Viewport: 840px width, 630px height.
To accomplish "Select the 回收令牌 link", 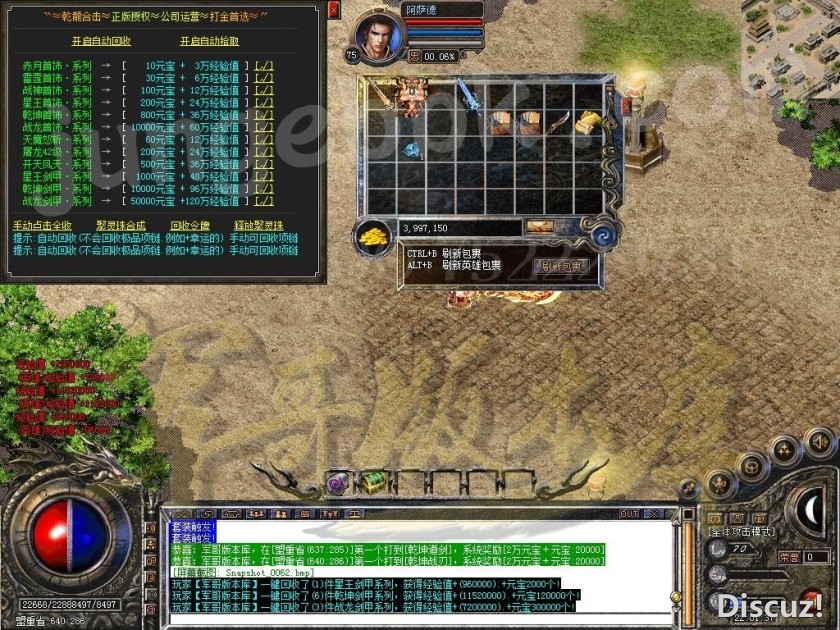I will [x=190, y=225].
